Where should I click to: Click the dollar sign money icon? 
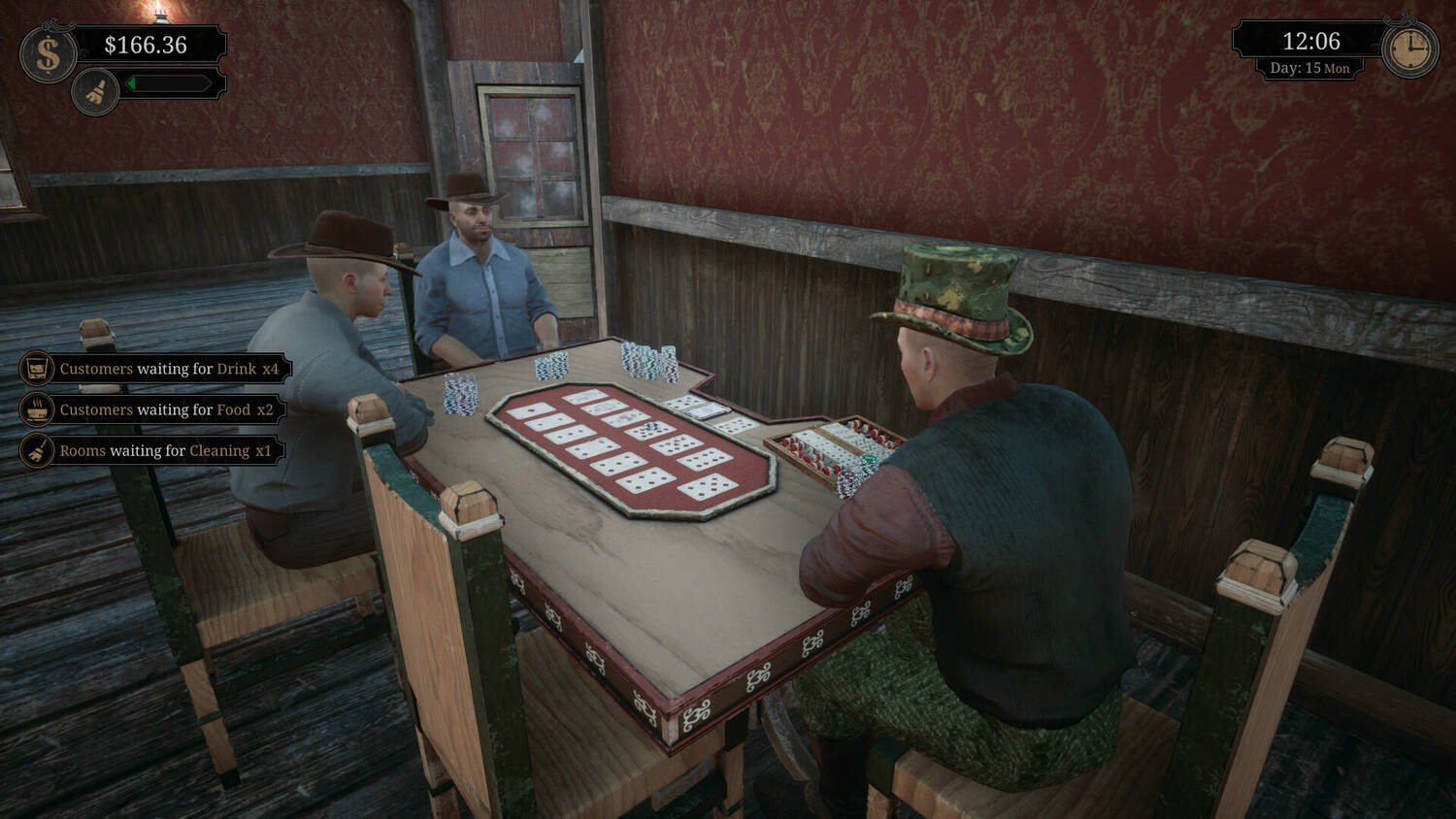tap(48, 54)
